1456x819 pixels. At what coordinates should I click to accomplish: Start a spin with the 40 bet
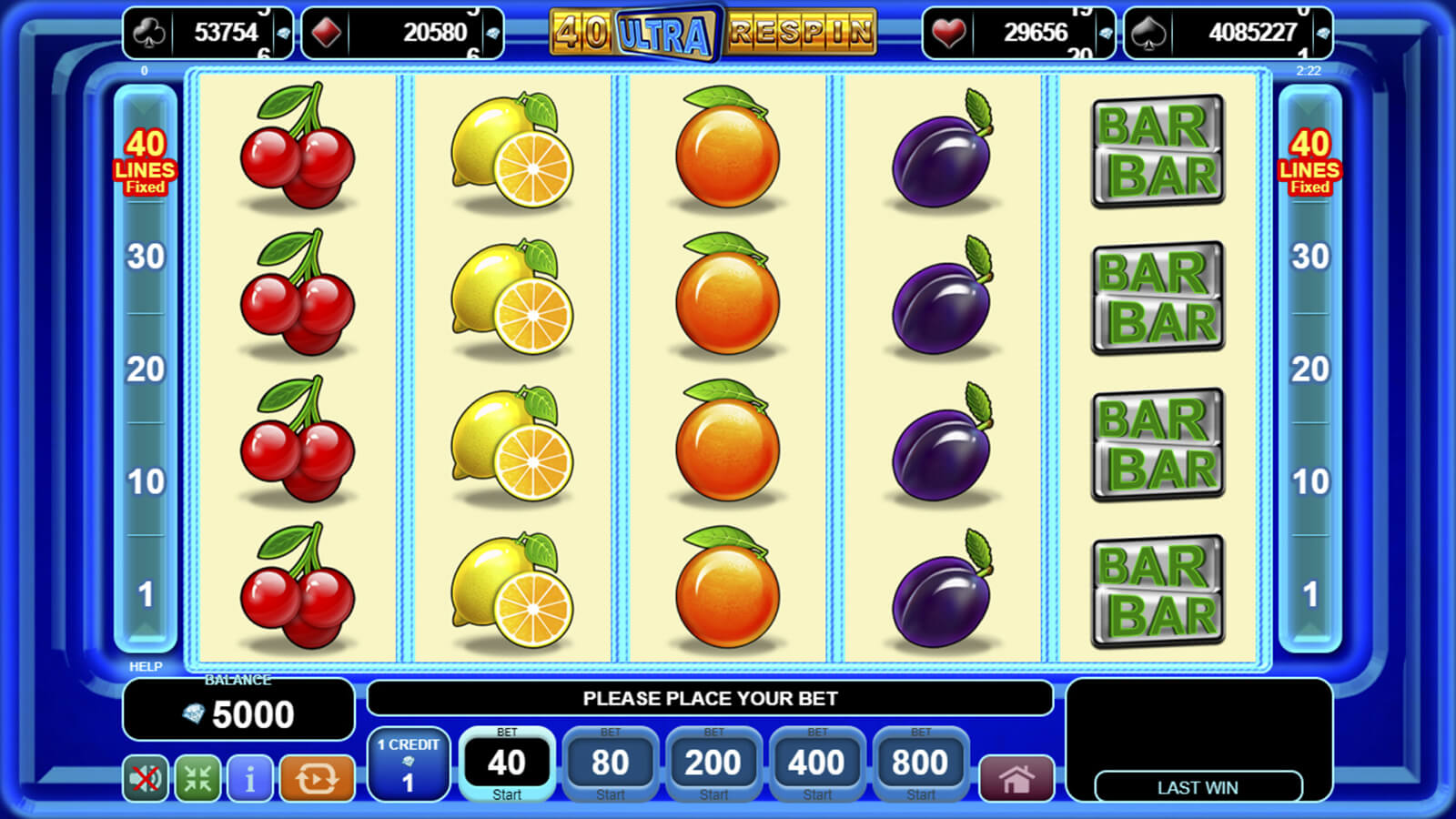[x=507, y=764]
